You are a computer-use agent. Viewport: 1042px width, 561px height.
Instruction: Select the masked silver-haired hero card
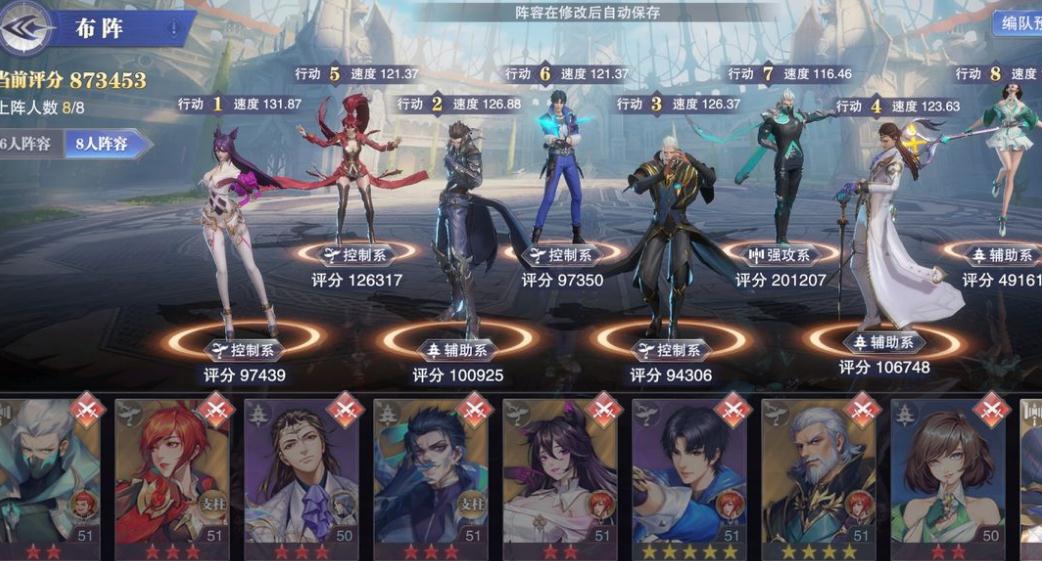click(x=50, y=472)
